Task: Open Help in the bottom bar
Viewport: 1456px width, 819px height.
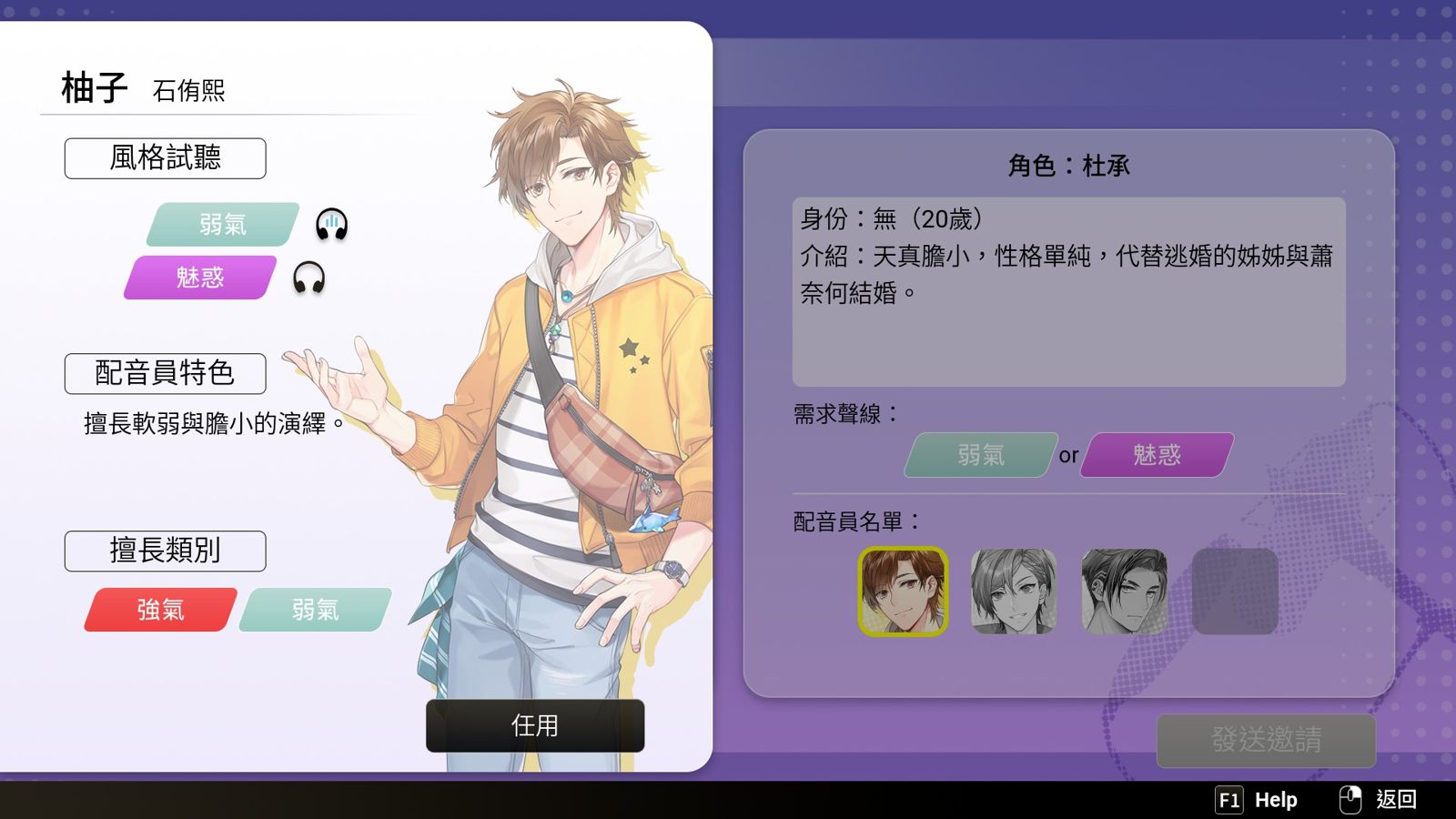Action: 1258,800
